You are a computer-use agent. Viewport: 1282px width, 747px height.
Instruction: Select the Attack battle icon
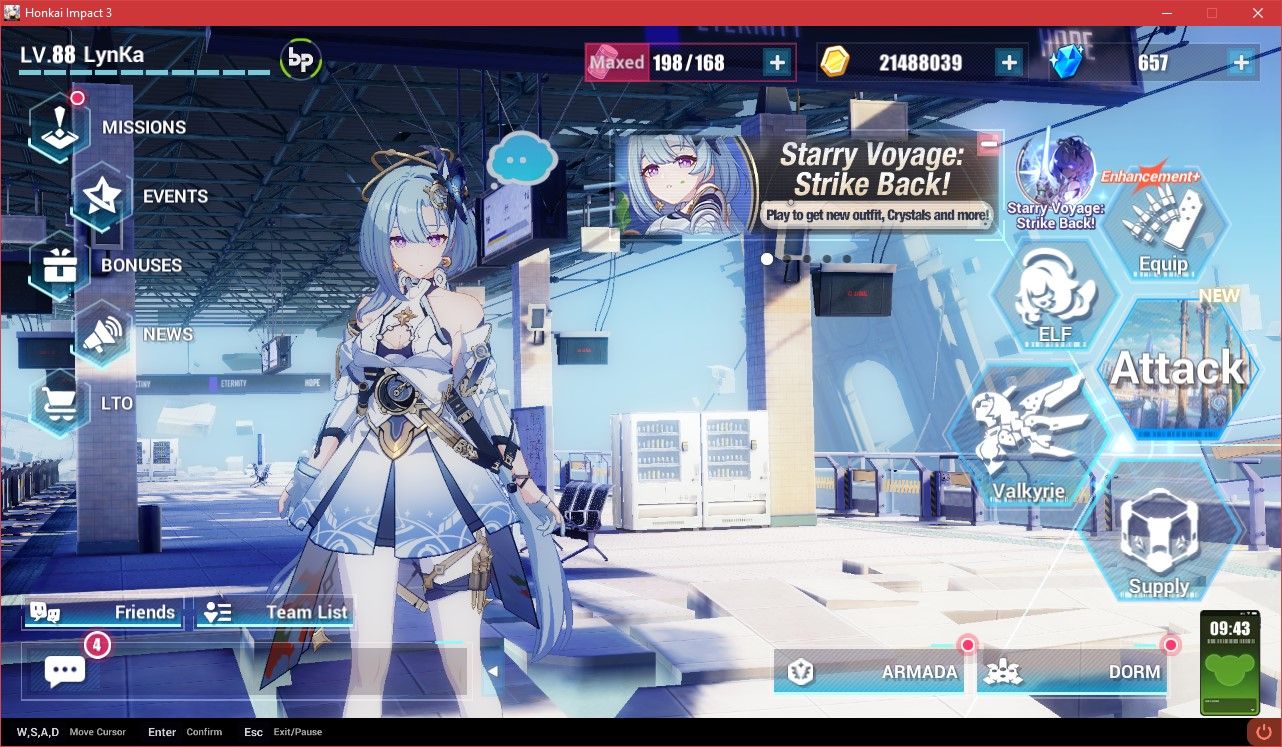[1178, 368]
